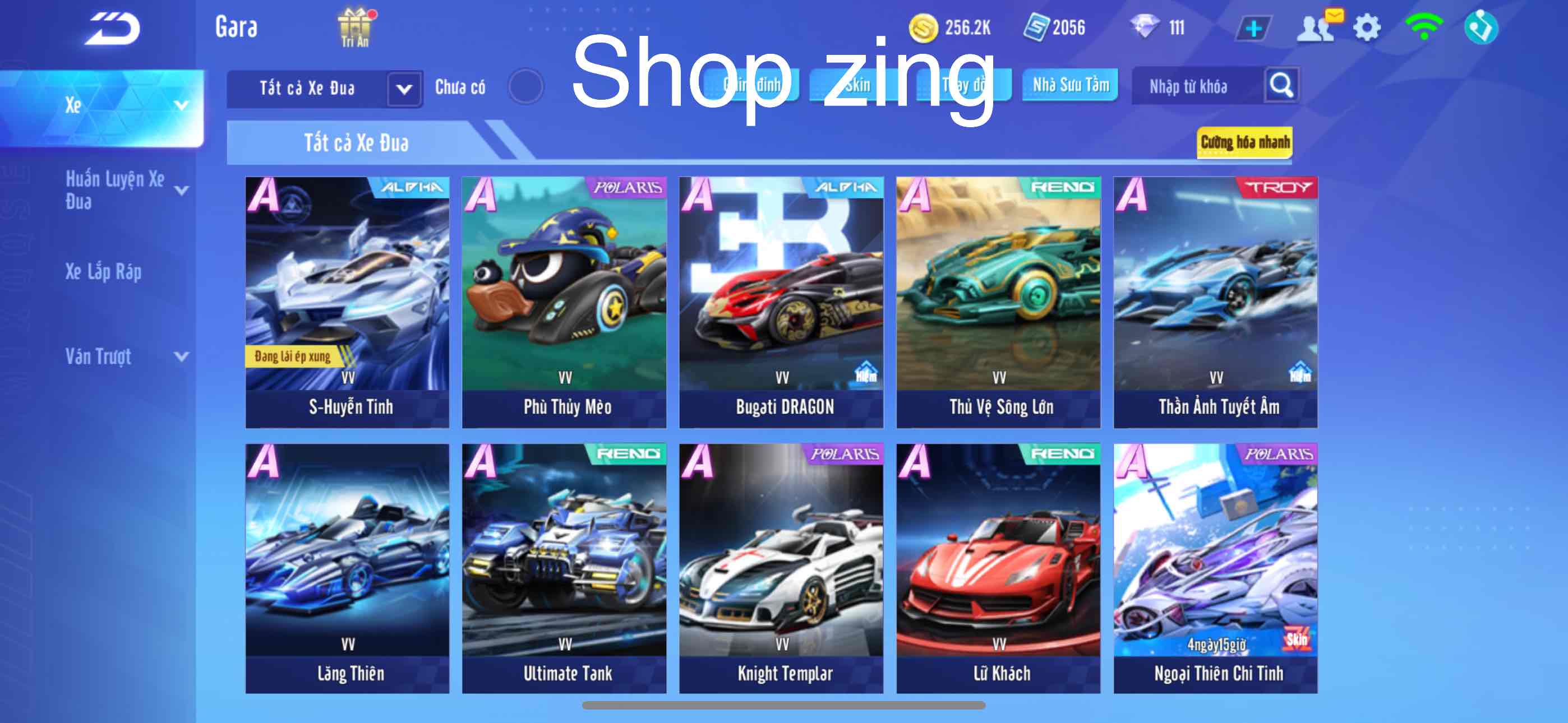1568x723 pixels.
Task: Activate Cường hóa nhanh quick upgrade
Action: (x=1244, y=142)
